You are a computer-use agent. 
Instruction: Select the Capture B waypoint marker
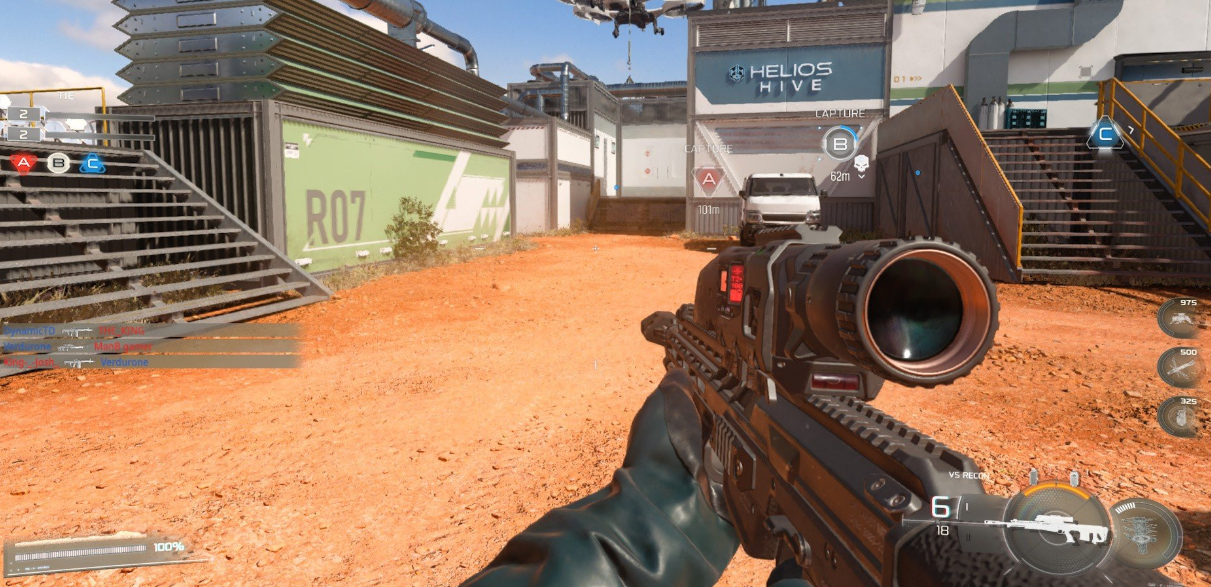(x=840, y=143)
